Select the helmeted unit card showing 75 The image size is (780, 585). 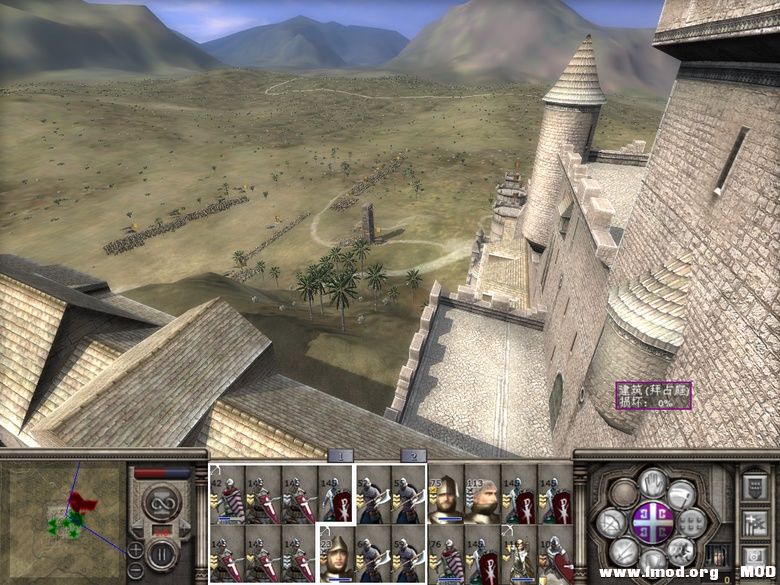click(446, 495)
